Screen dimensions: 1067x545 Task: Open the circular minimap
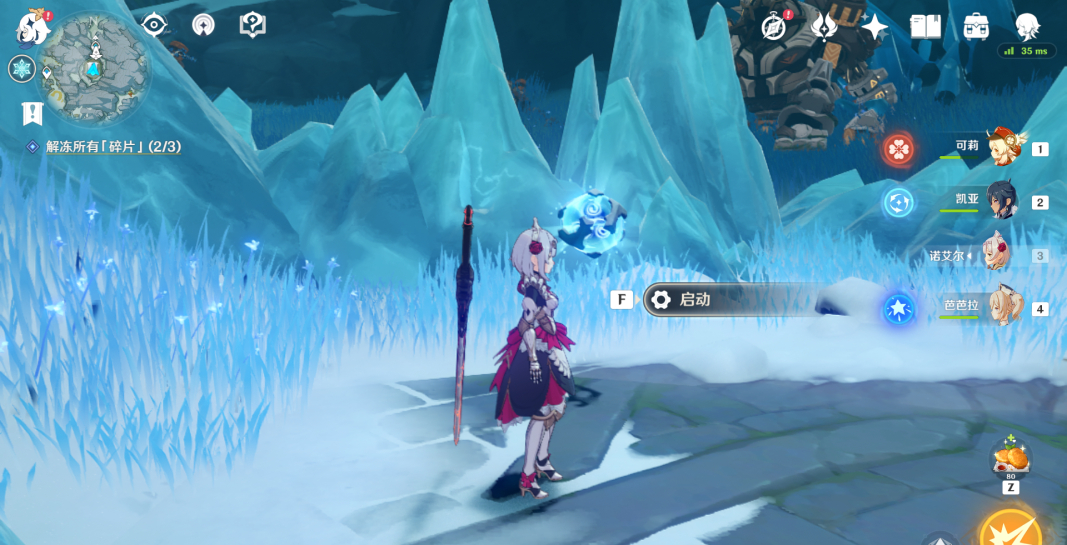pos(94,67)
